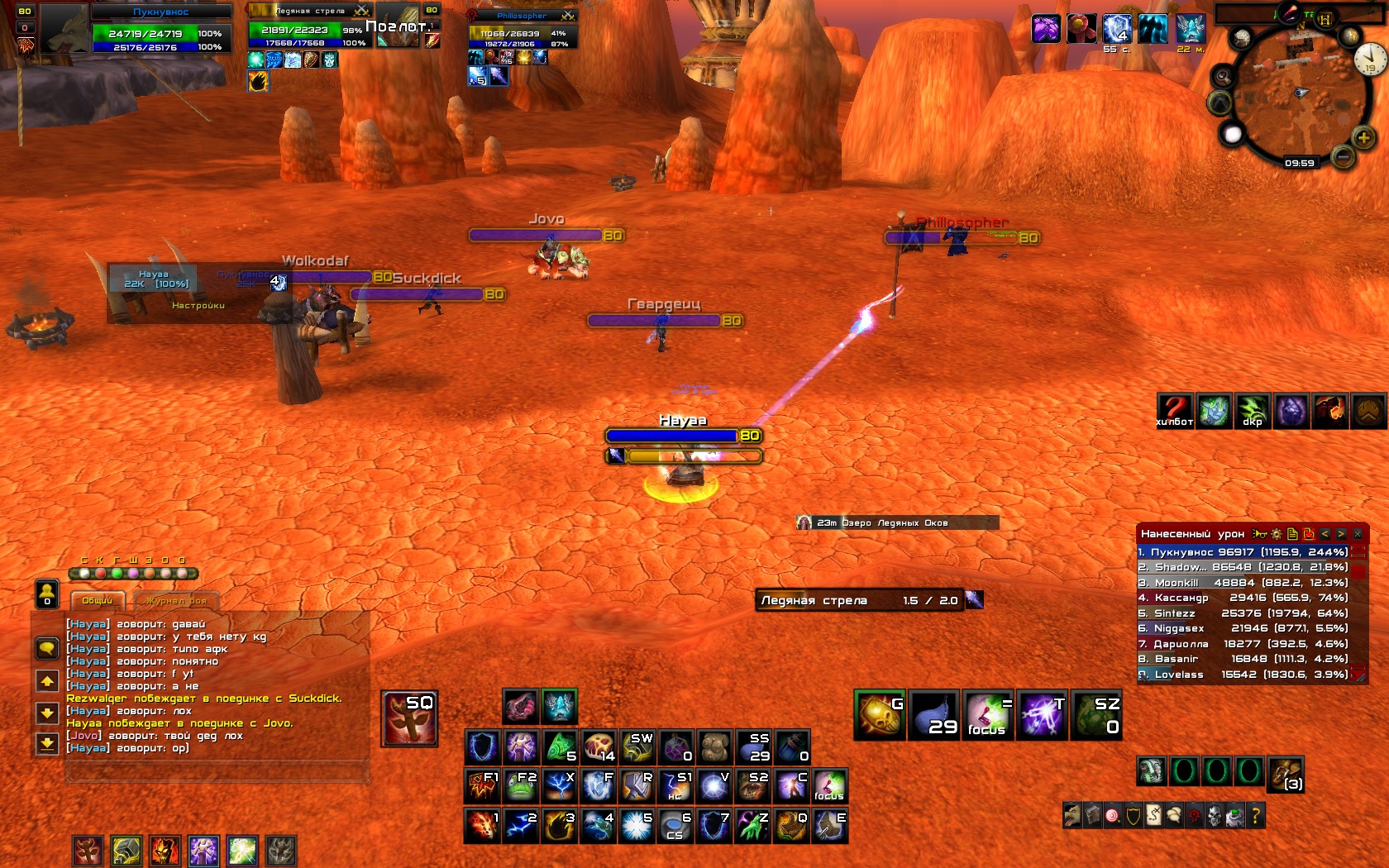The height and width of the screenshot is (868, 1389).
Task: Close the damage meter window
Action: [x=1358, y=534]
